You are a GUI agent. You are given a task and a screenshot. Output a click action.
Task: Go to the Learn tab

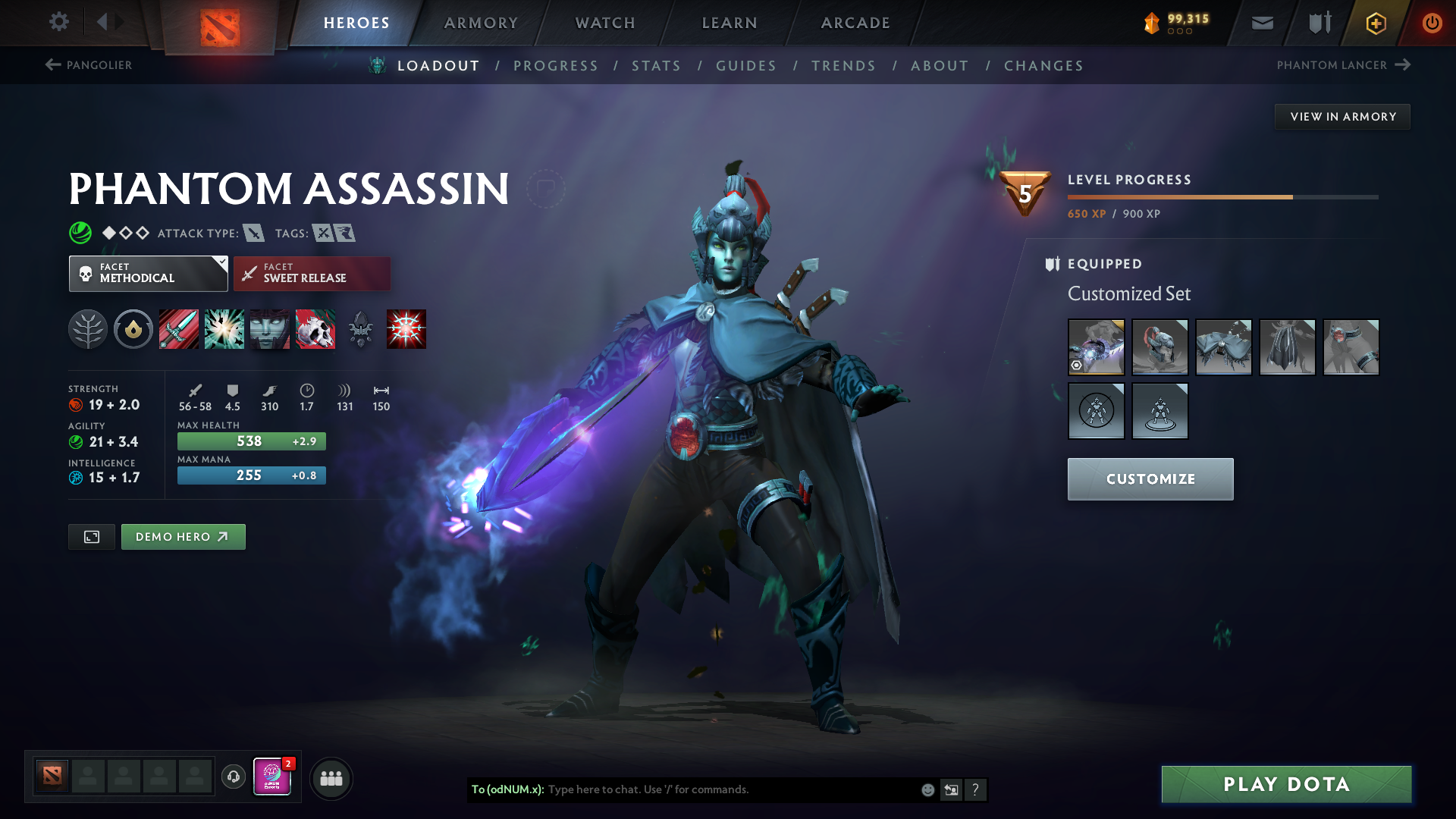click(x=730, y=23)
